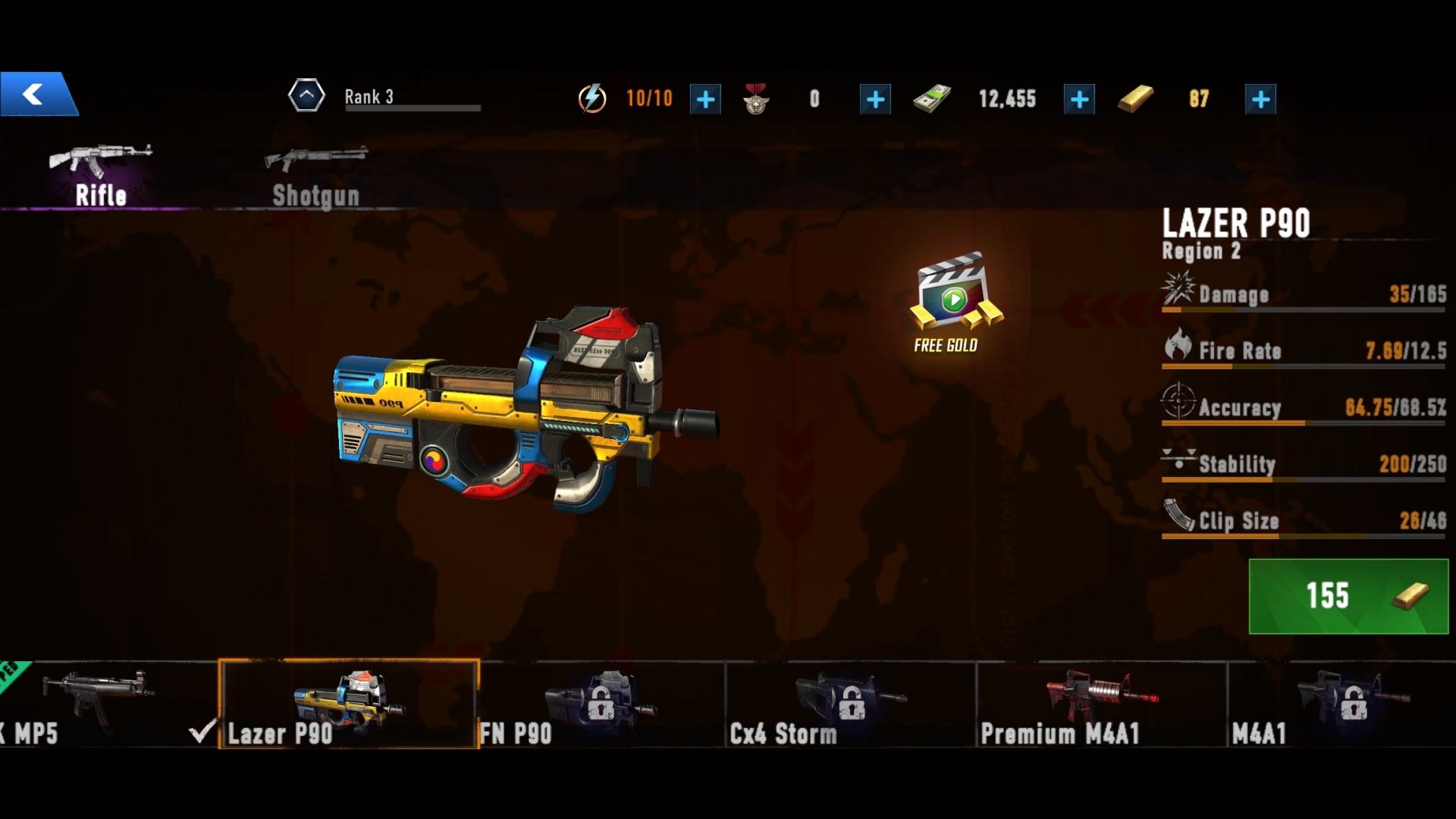Switch to the Shotgun tab
Screen dimensions: 1456x819
(x=315, y=176)
